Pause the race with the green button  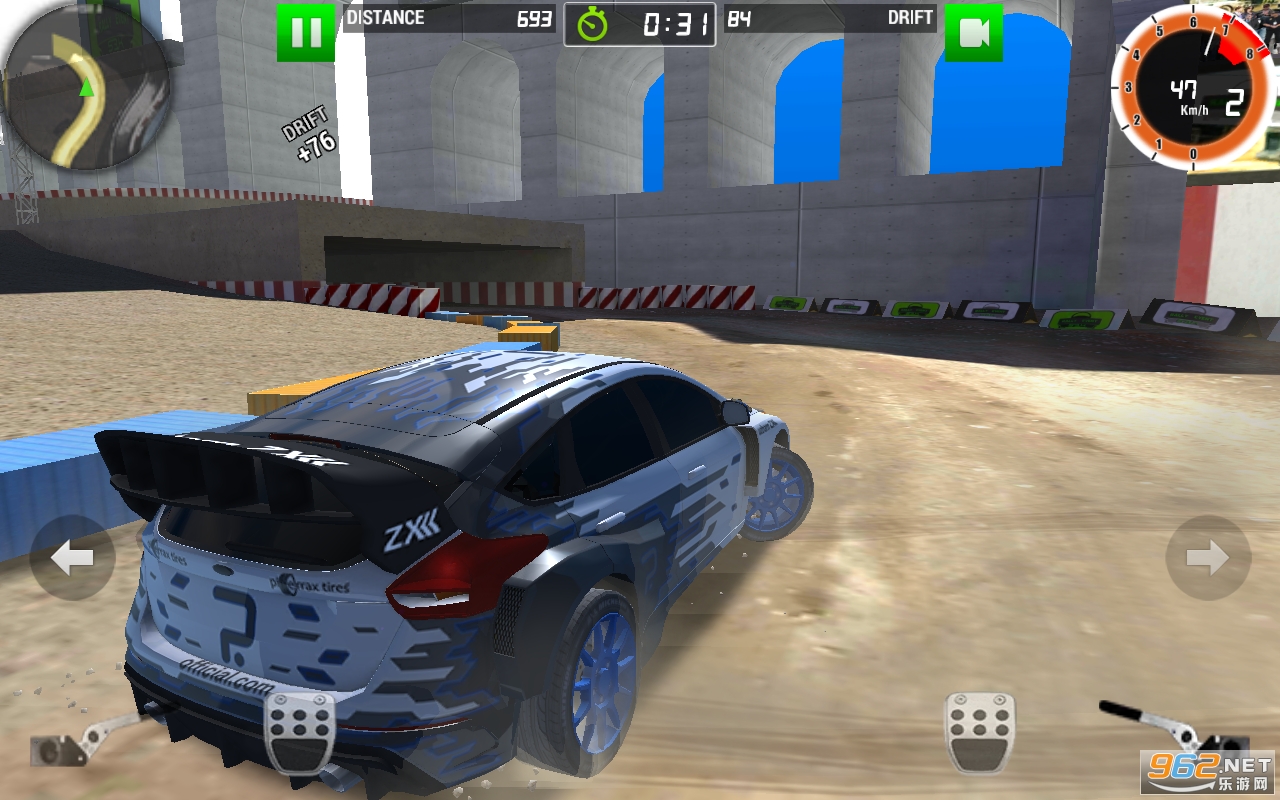tap(305, 32)
